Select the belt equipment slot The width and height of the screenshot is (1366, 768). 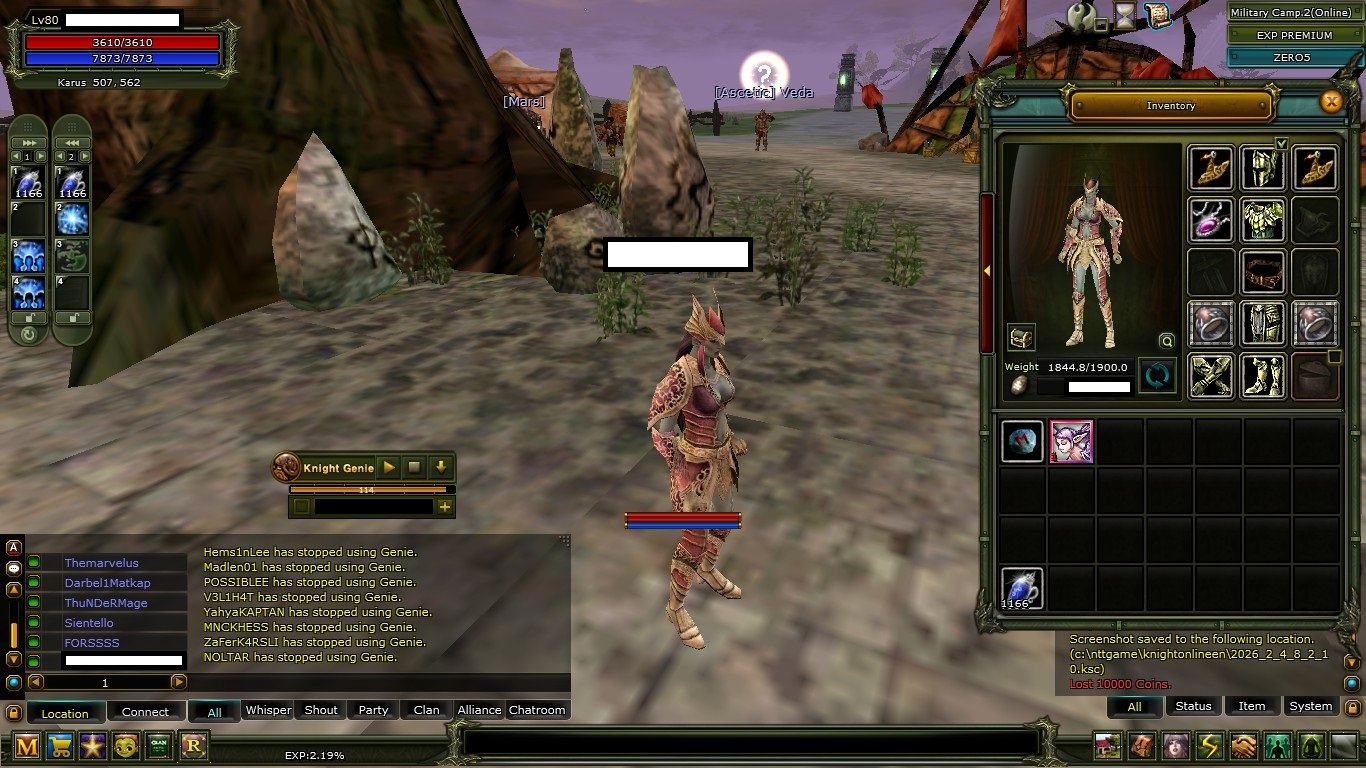click(x=1262, y=271)
